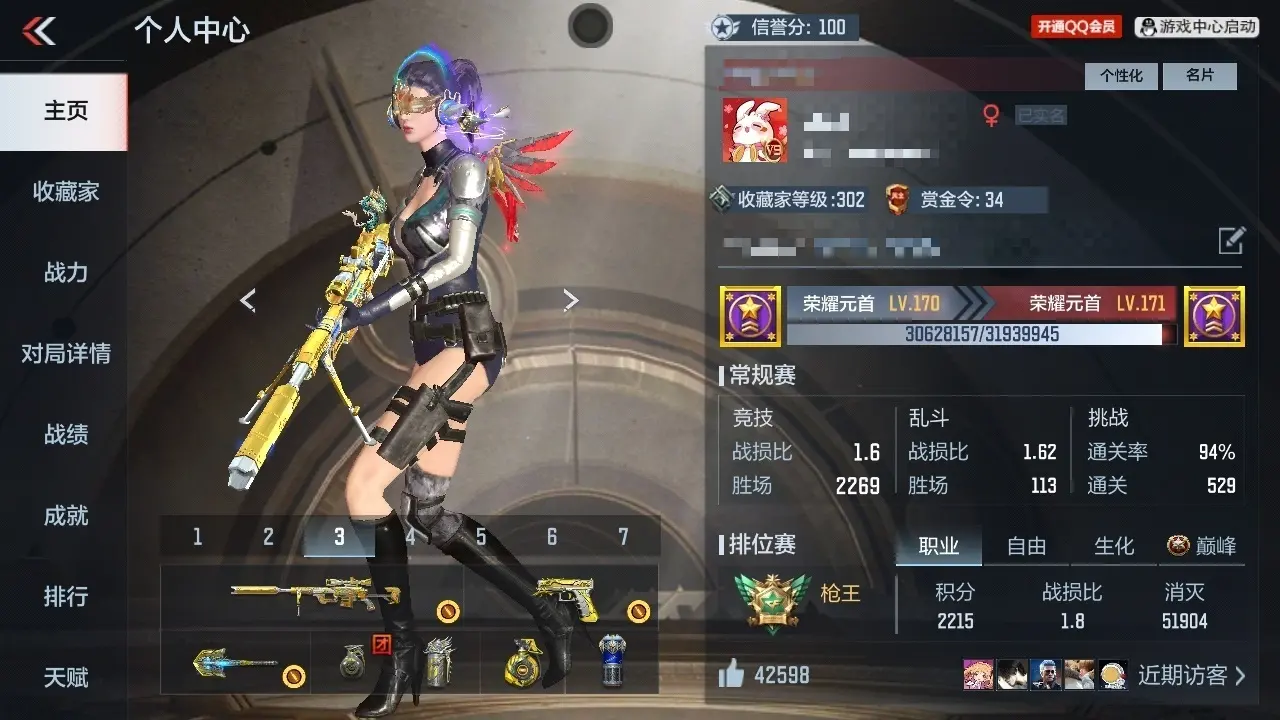Give a like with the thumbs-up icon
This screenshot has height=720, width=1280.
coord(732,675)
